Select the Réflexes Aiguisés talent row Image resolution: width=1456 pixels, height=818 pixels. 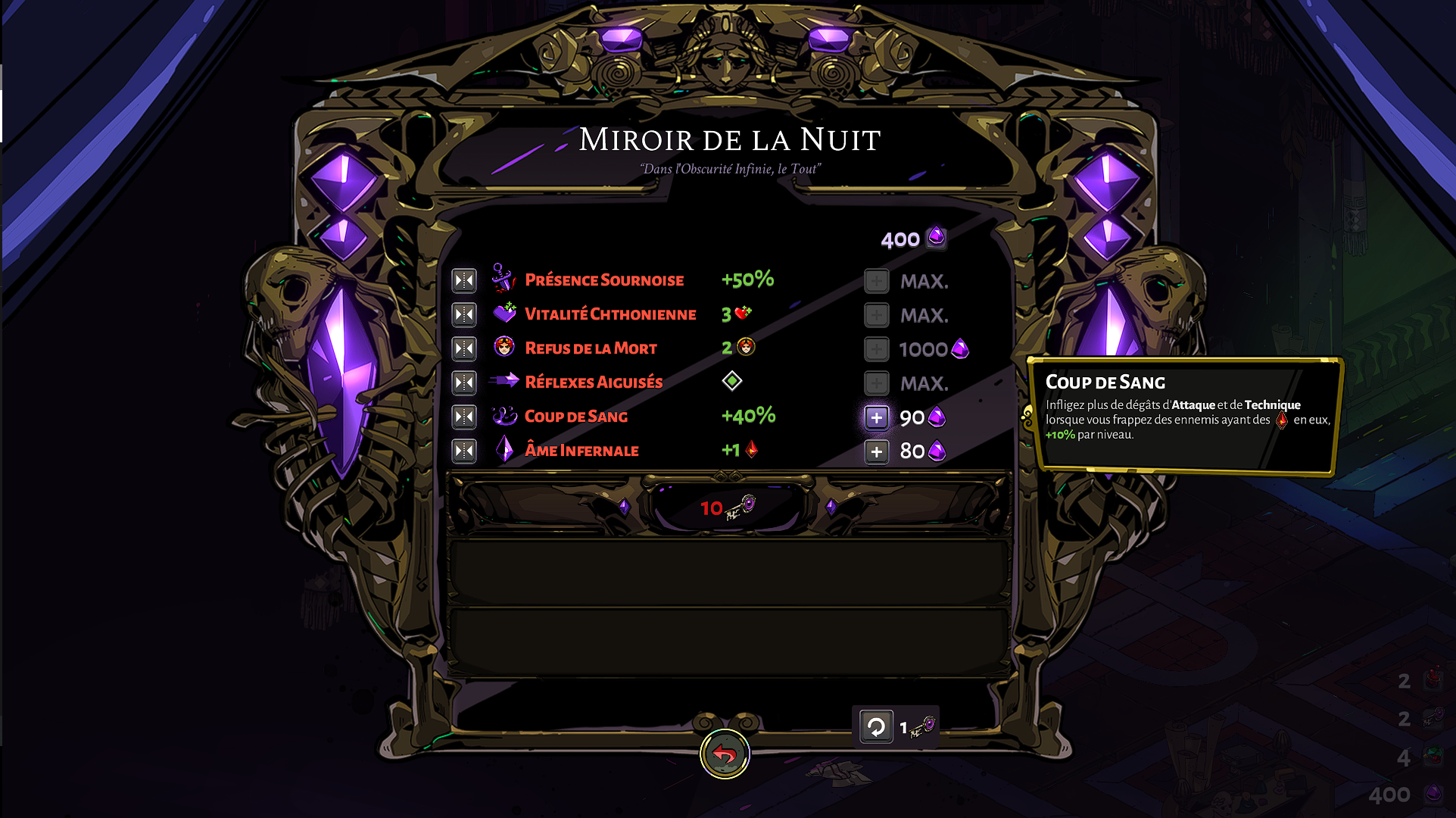click(594, 382)
